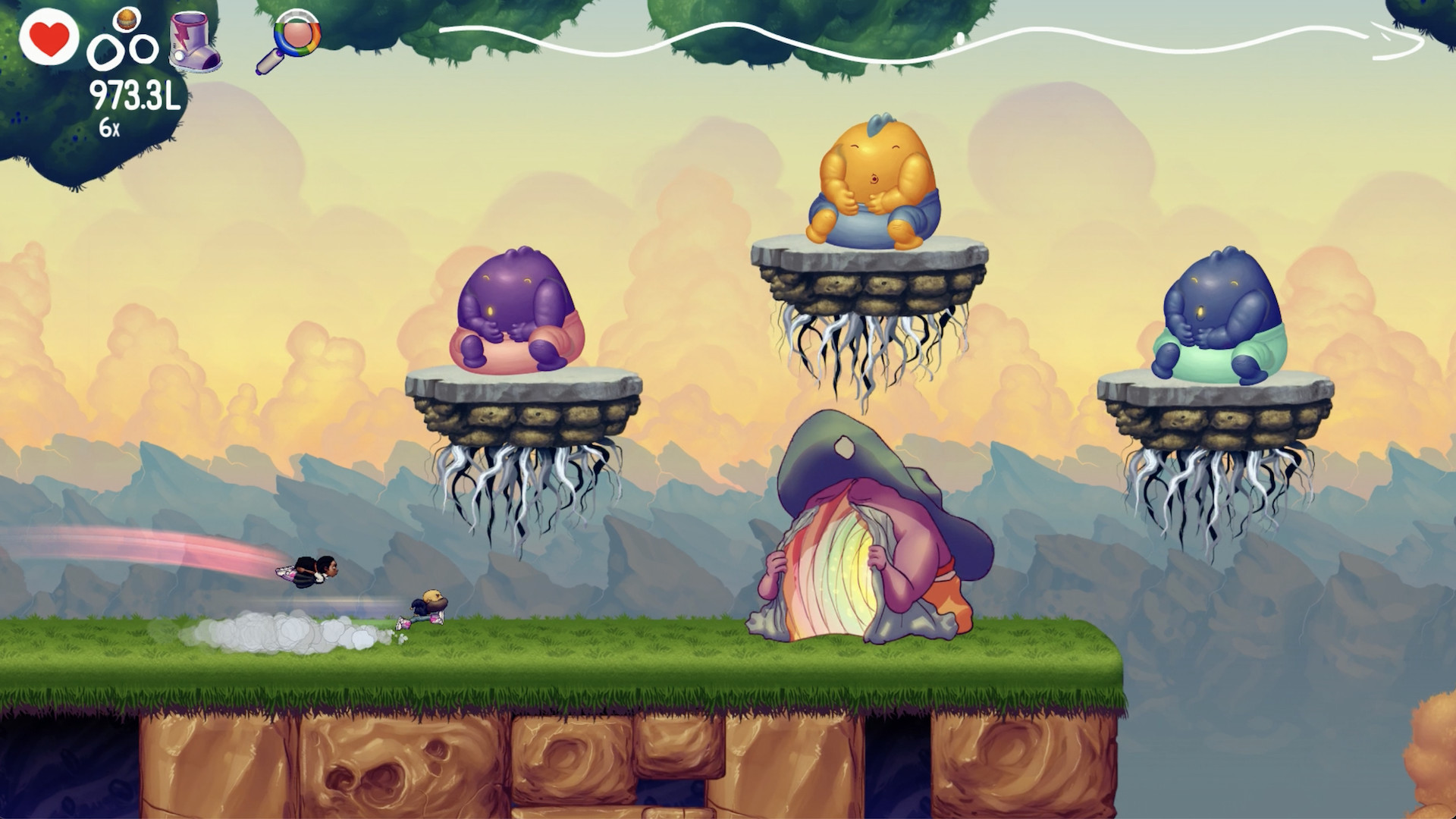Click the 6x multiplier indicator
The image size is (1456, 819).
click(x=108, y=127)
